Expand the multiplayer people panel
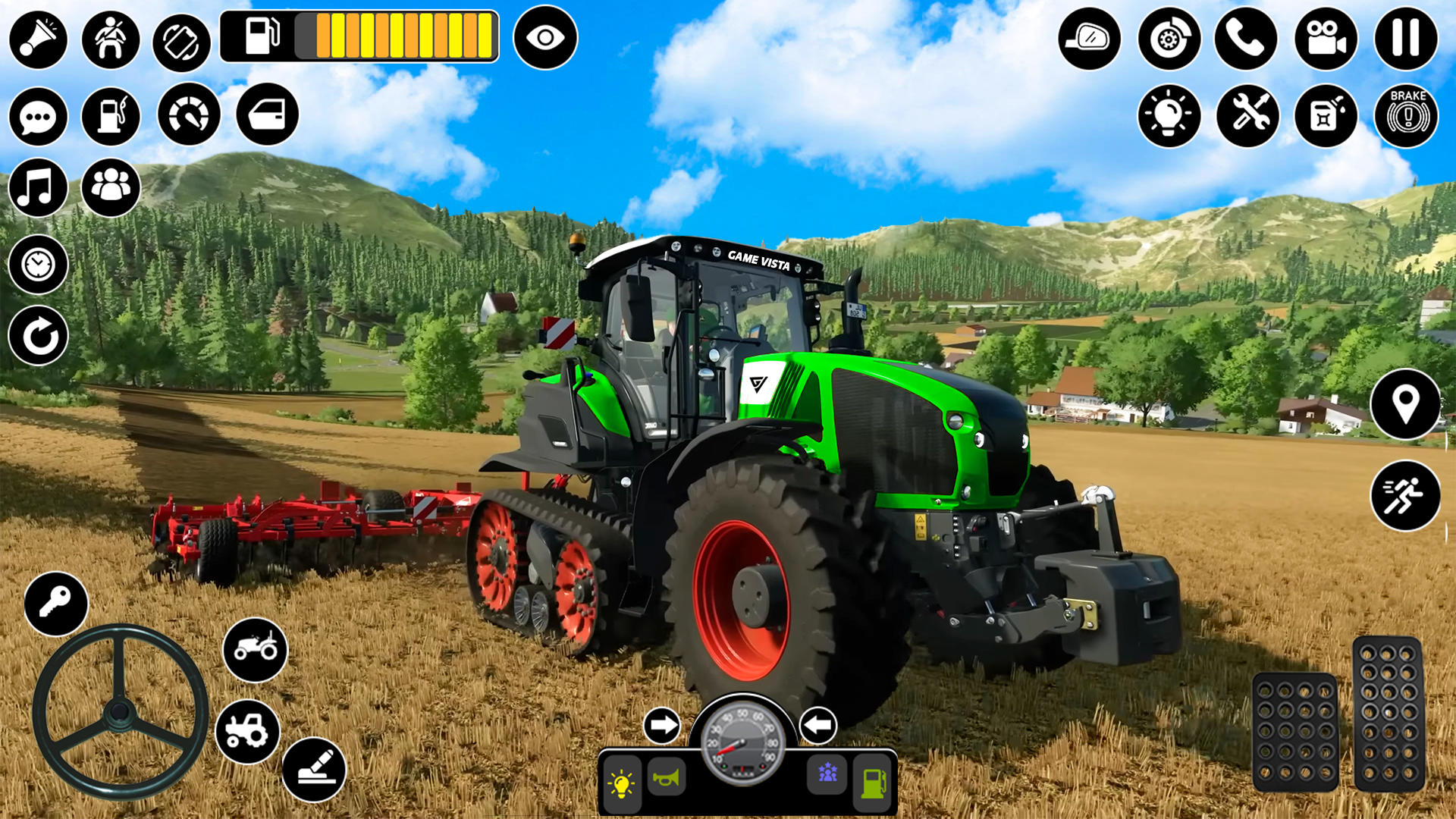Viewport: 1456px width, 819px height. tap(111, 191)
